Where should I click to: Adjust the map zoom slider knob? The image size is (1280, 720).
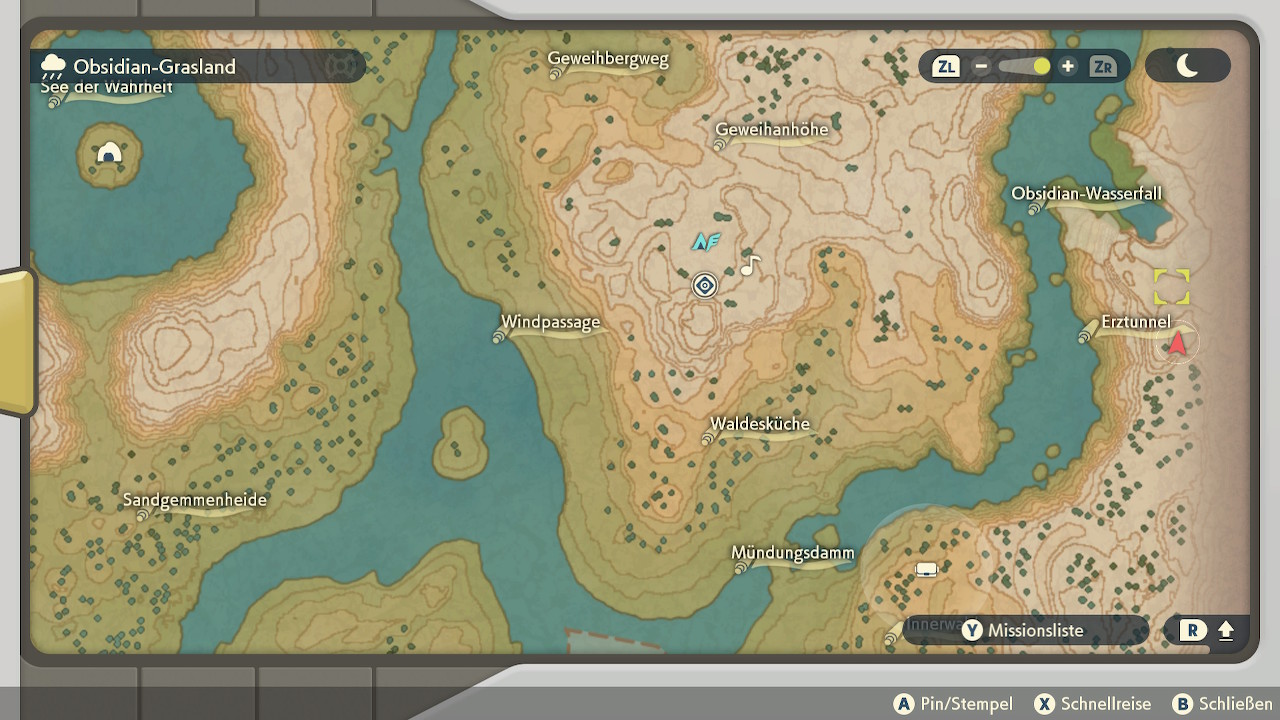tap(1041, 67)
